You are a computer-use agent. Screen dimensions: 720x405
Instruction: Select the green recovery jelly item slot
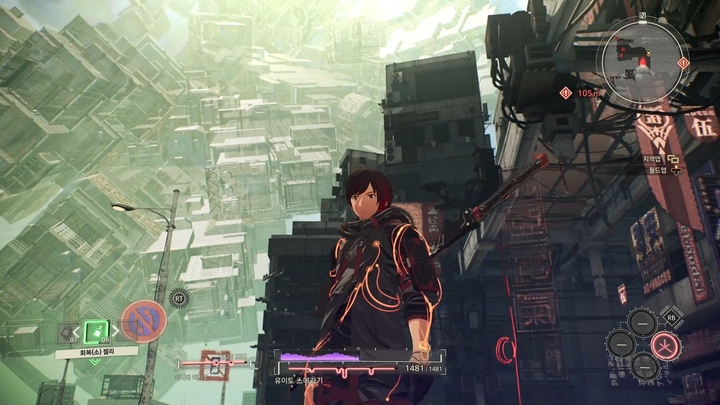pos(96,331)
